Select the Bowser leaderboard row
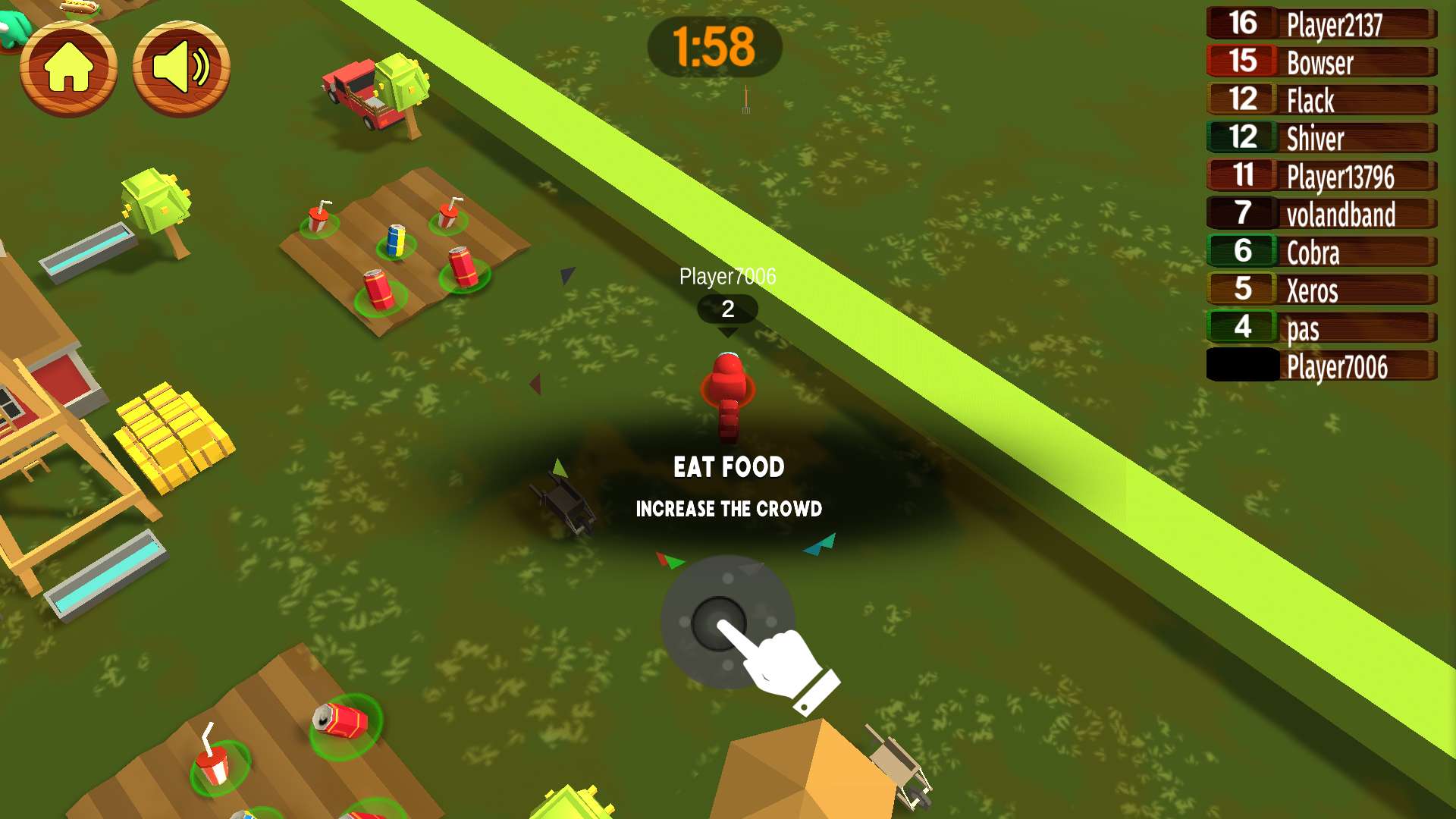This screenshot has width=1456, height=819. pos(1321,62)
